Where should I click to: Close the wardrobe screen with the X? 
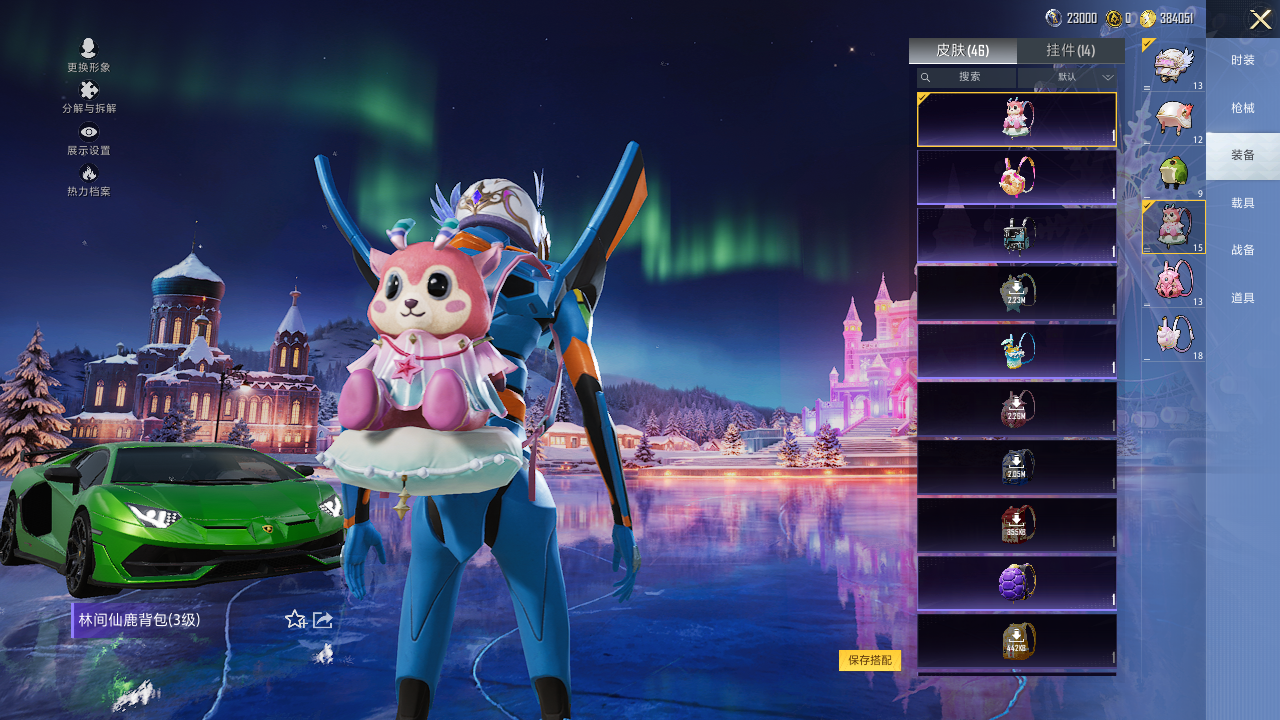pyautogui.click(x=1260, y=19)
